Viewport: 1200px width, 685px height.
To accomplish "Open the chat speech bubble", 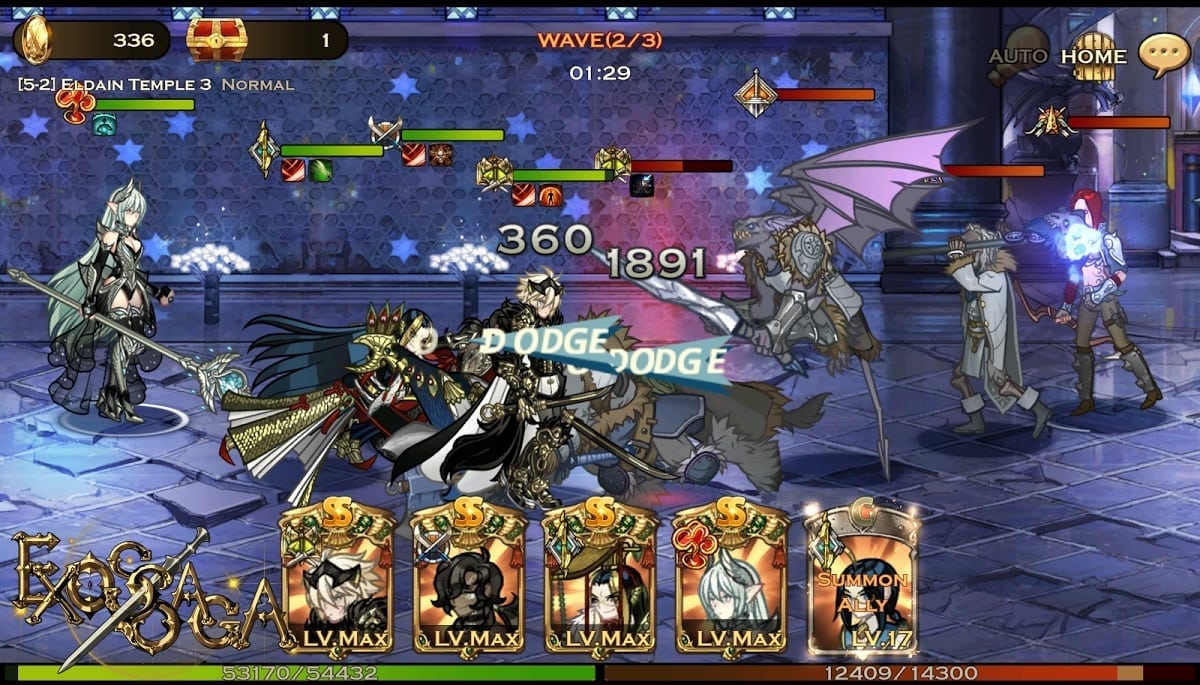I will click(x=1164, y=55).
